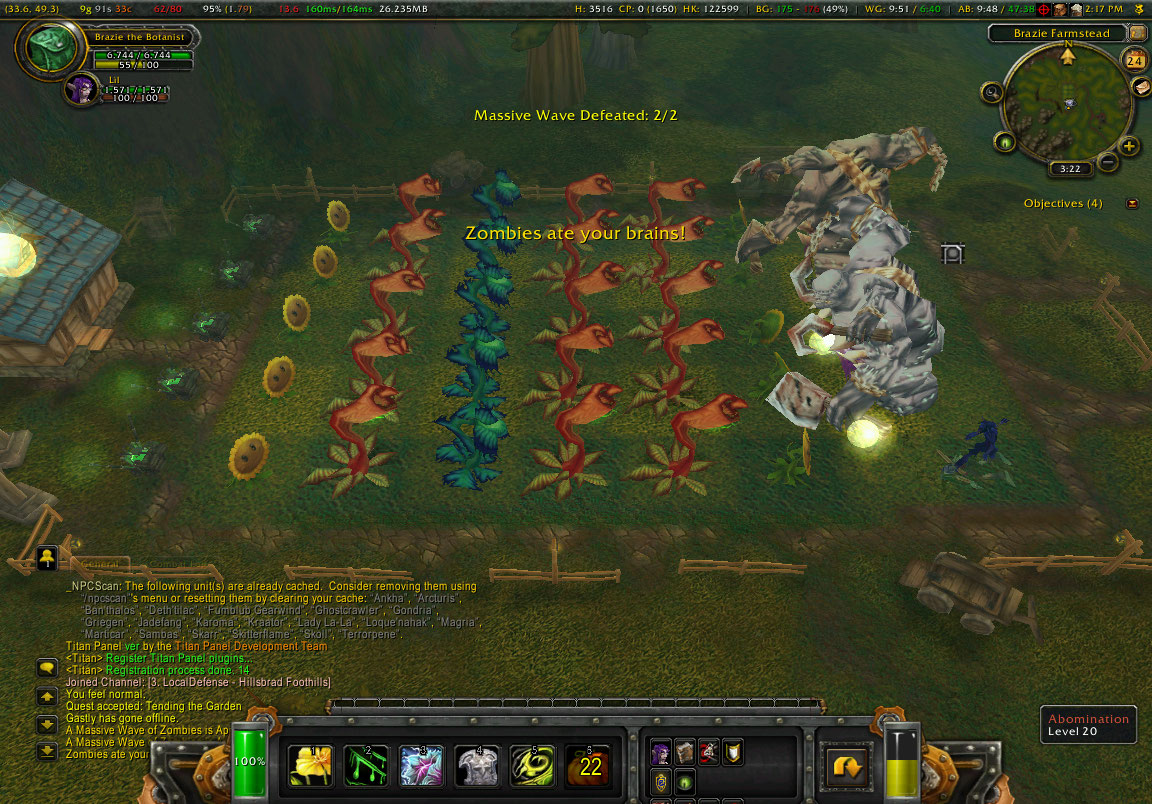This screenshot has height=804, width=1152.
Task: Open the world map button beside Brazie Farmstead
Action: pos(1137,33)
